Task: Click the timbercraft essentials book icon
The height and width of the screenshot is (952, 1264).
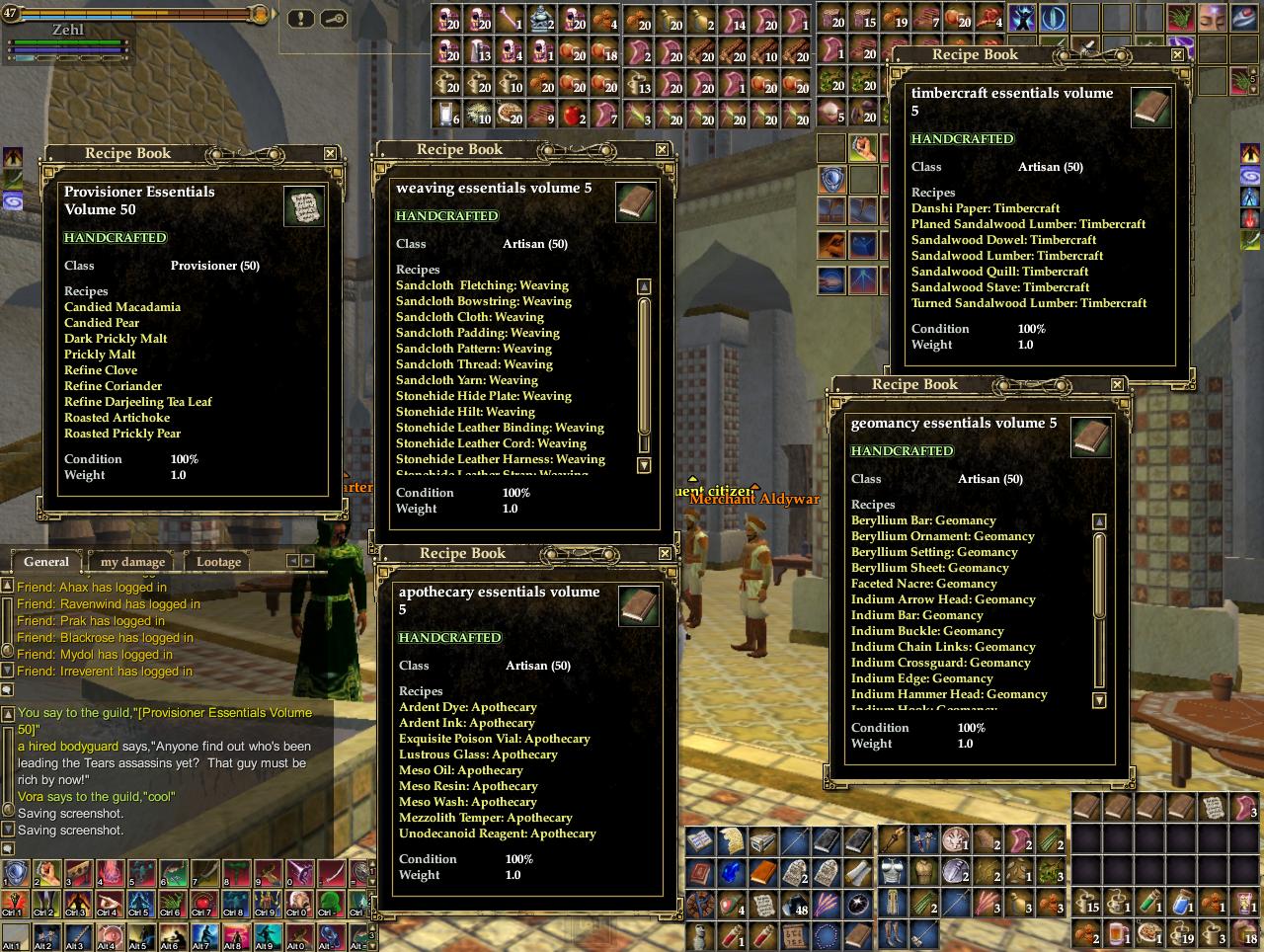Action: point(1150,108)
